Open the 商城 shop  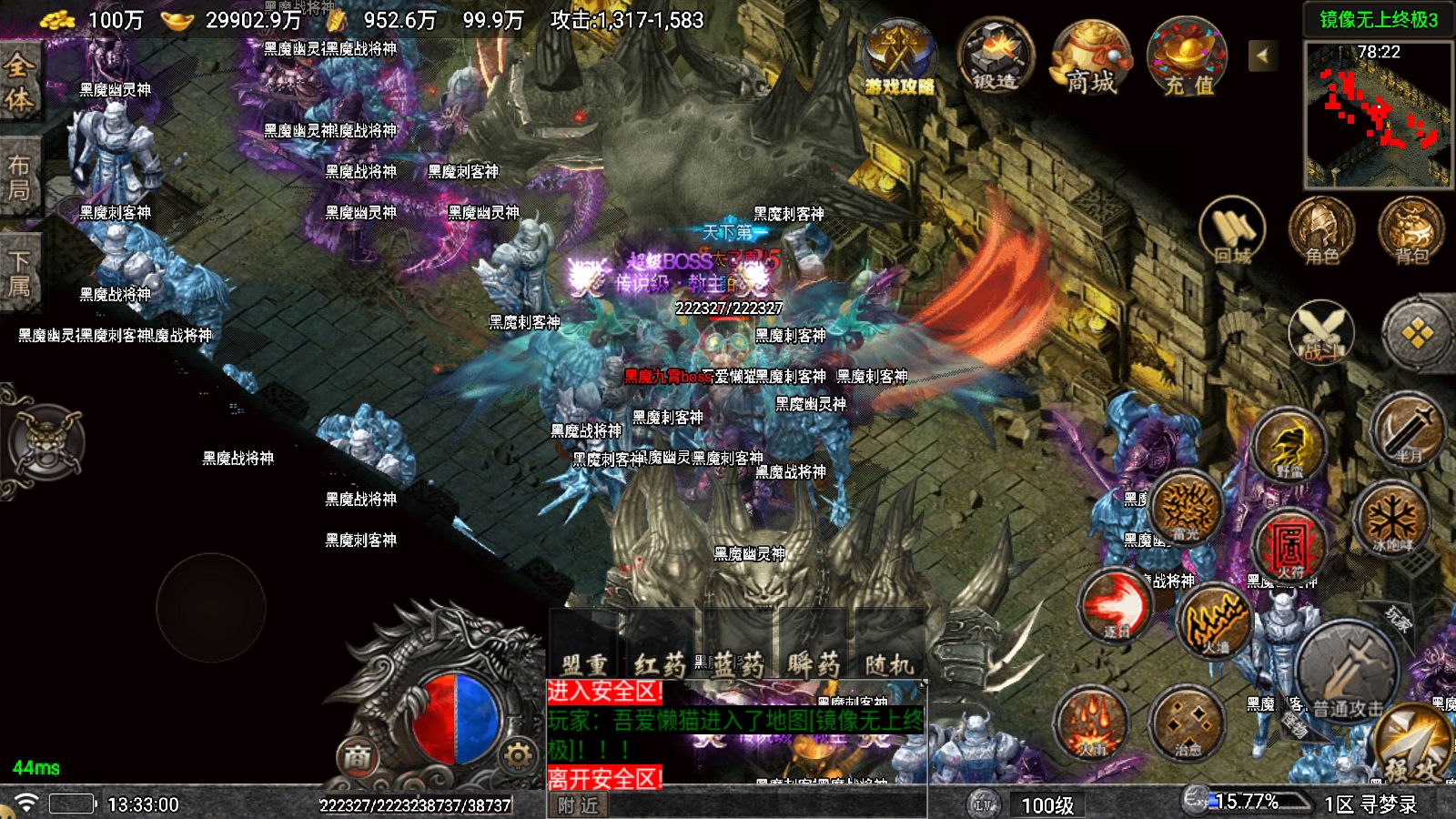point(1091,56)
